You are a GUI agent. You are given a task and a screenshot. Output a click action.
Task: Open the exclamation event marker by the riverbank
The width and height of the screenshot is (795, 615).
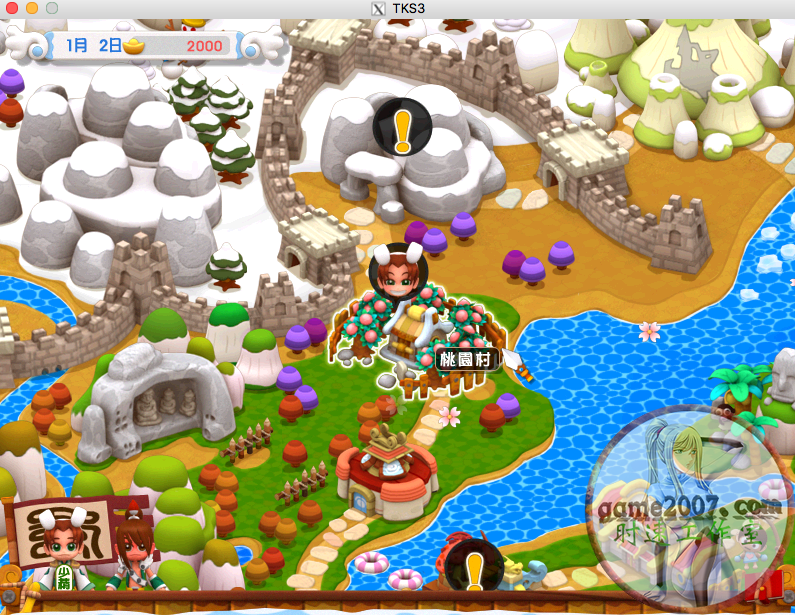pyautogui.click(x=473, y=569)
